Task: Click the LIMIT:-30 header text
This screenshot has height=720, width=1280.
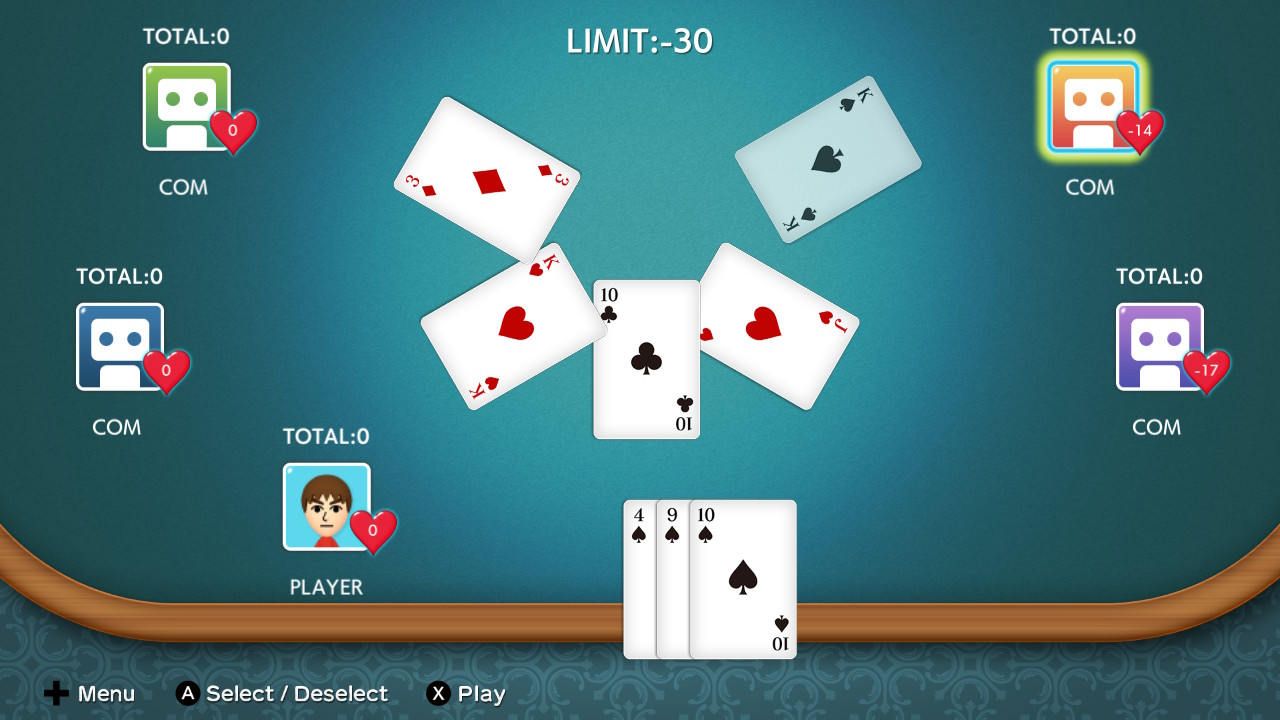Action: (x=640, y=40)
